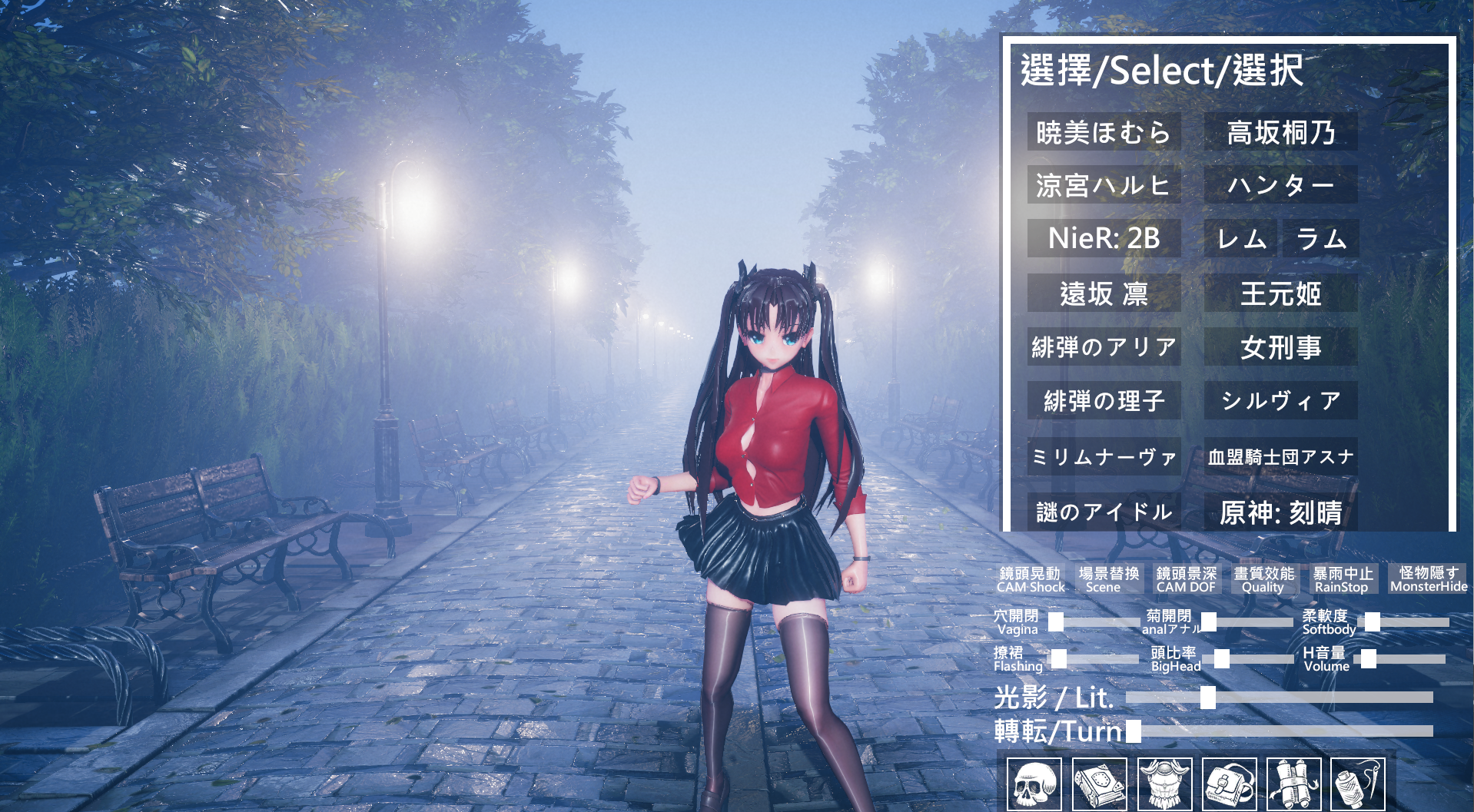Viewport: 1474px width, 812px height.
Task: Open the Quality setting button
Action: [x=1263, y=580]
